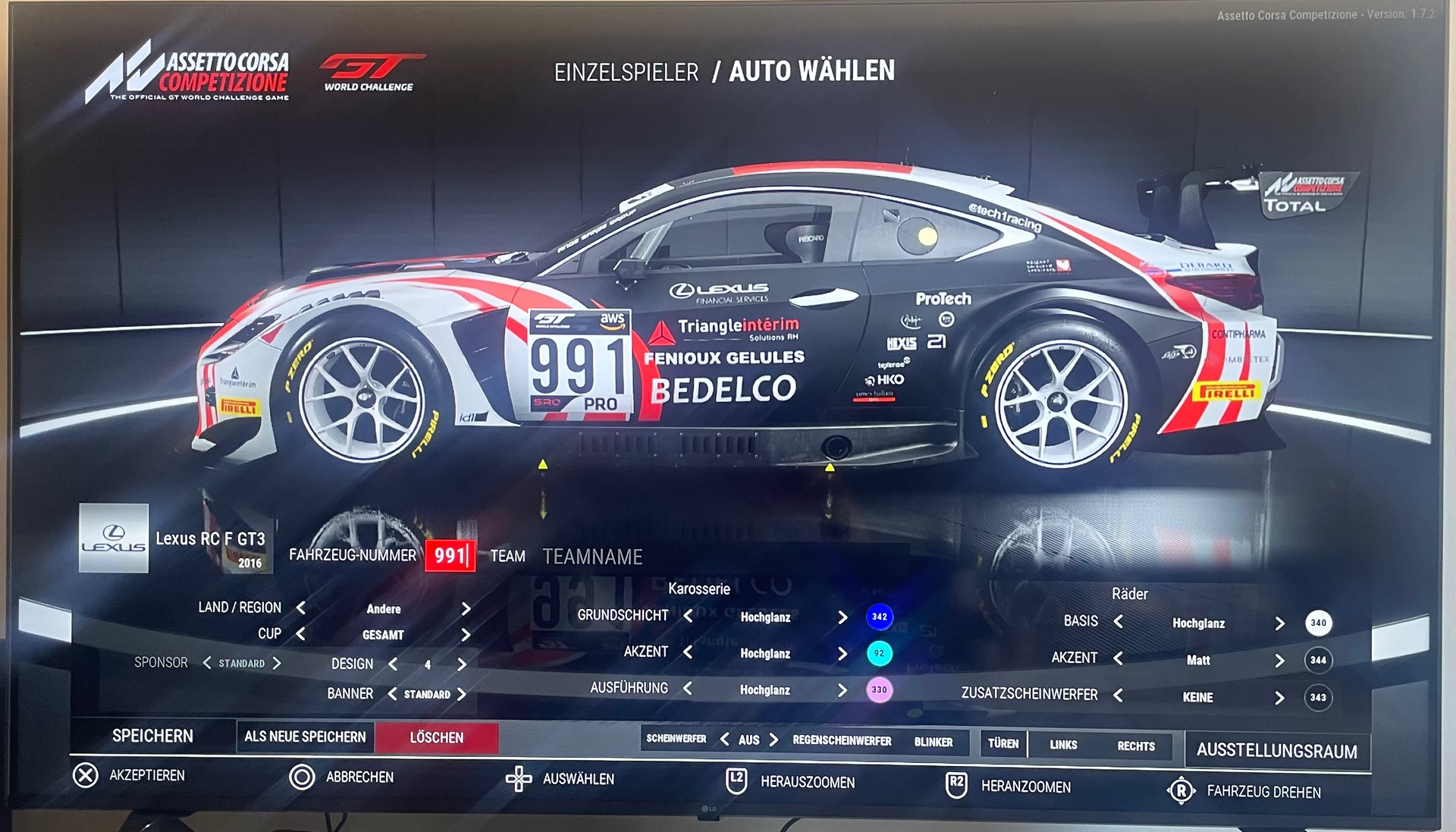Choose Als Neue Speichern
1456x832 pixels.
point(305,736)
